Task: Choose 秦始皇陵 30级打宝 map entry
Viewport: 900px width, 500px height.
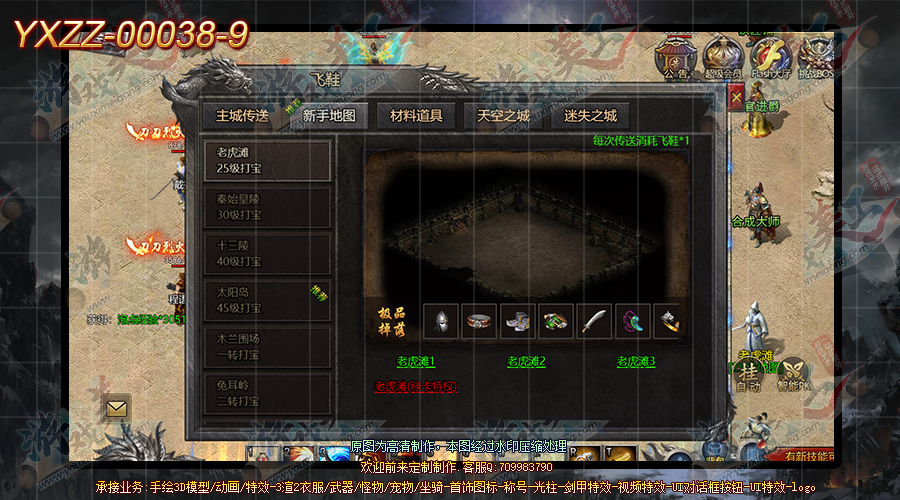Action: pos(267,207)
